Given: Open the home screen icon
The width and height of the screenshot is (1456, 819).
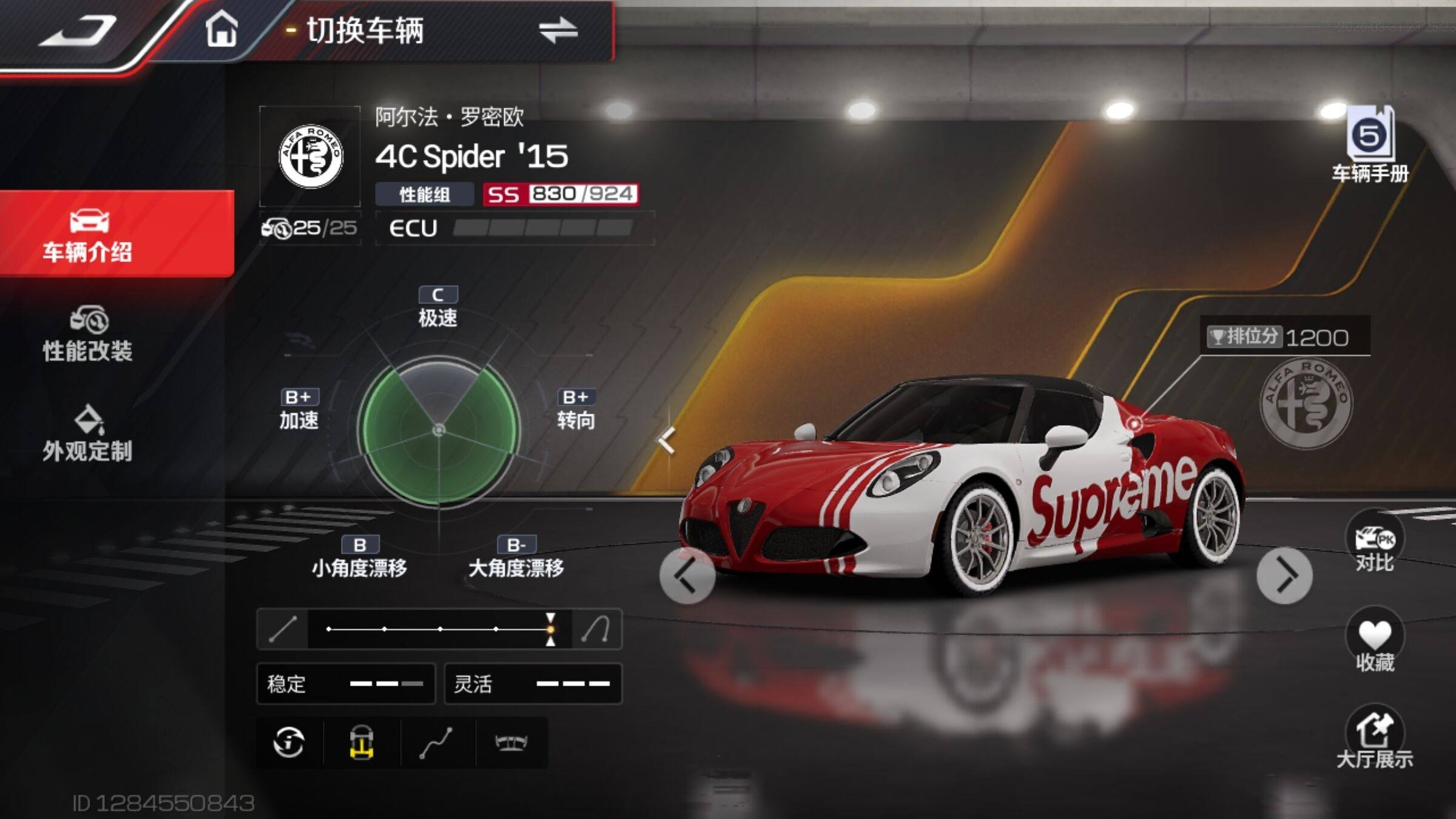Looking at the screenshot, I should (x=221, y=30).
